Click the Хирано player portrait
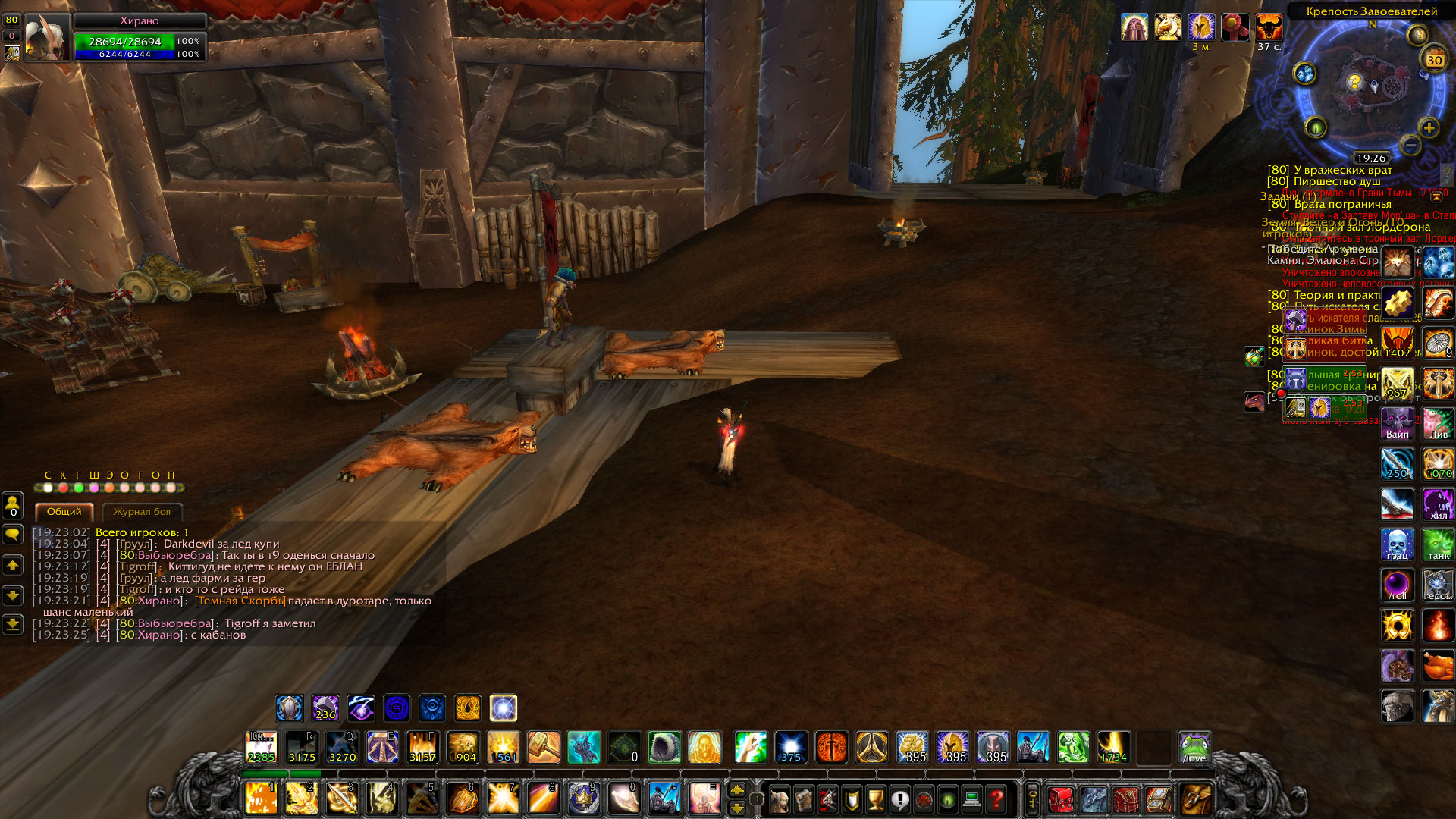This screenshot has height=819, width=1456. pyautogui.click(x=46, y=37)
